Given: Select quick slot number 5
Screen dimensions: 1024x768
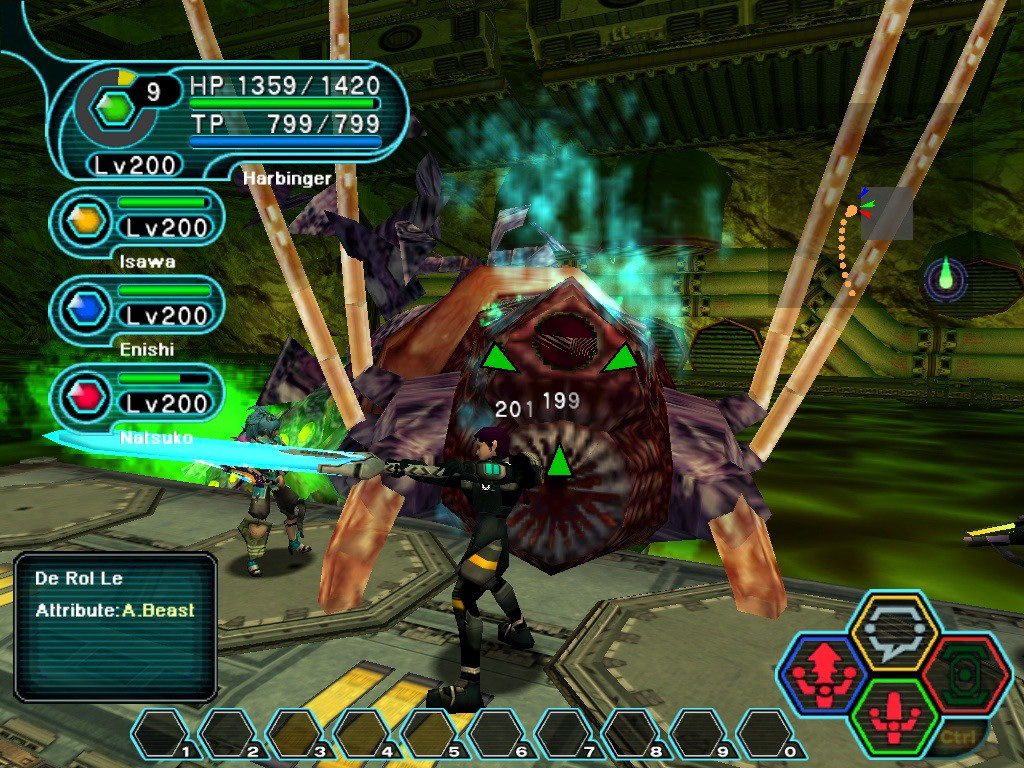Looking at the screenshot, I should [431, 734].
